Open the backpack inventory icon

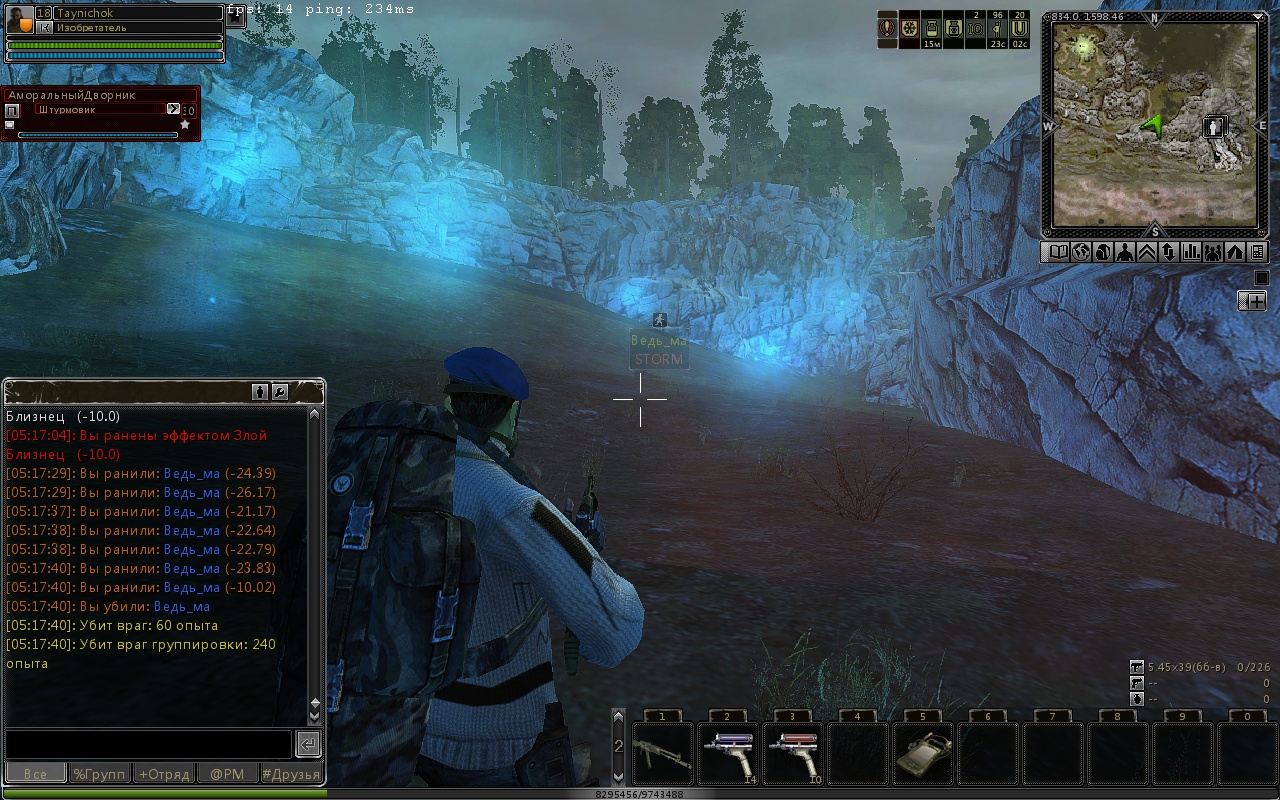1103,252
